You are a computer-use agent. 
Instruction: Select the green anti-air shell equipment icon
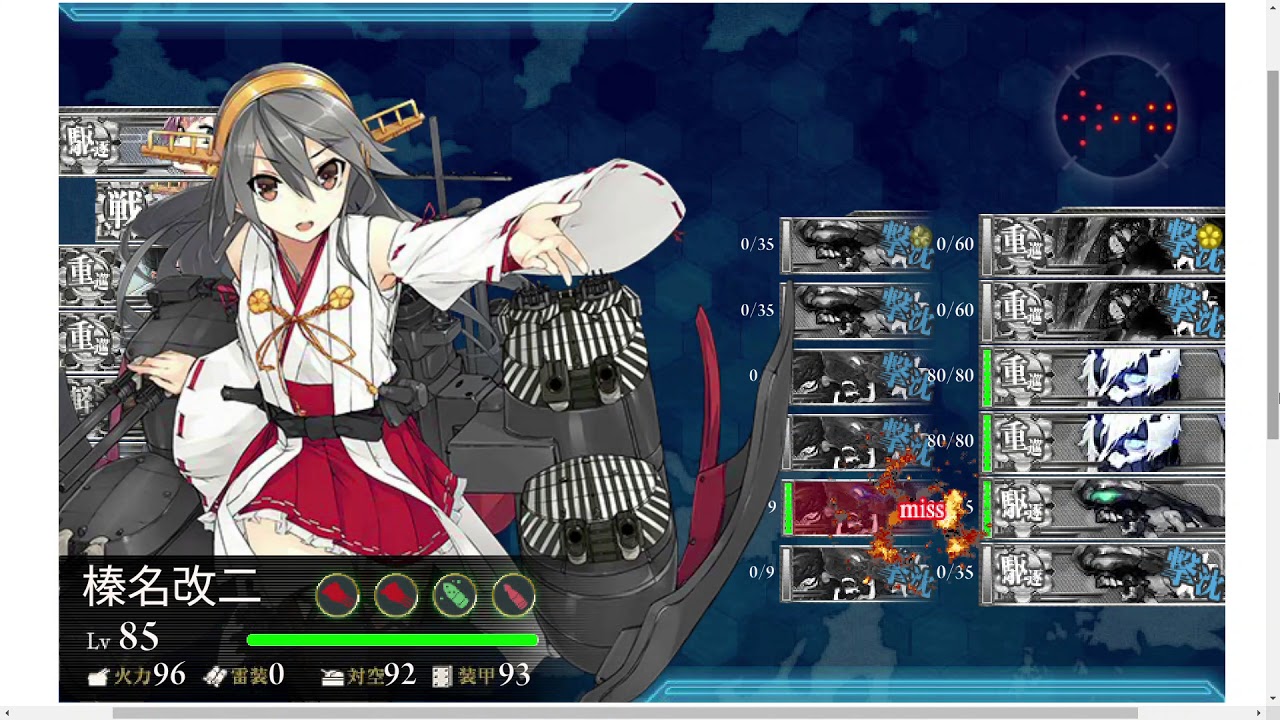click(455, 597)
